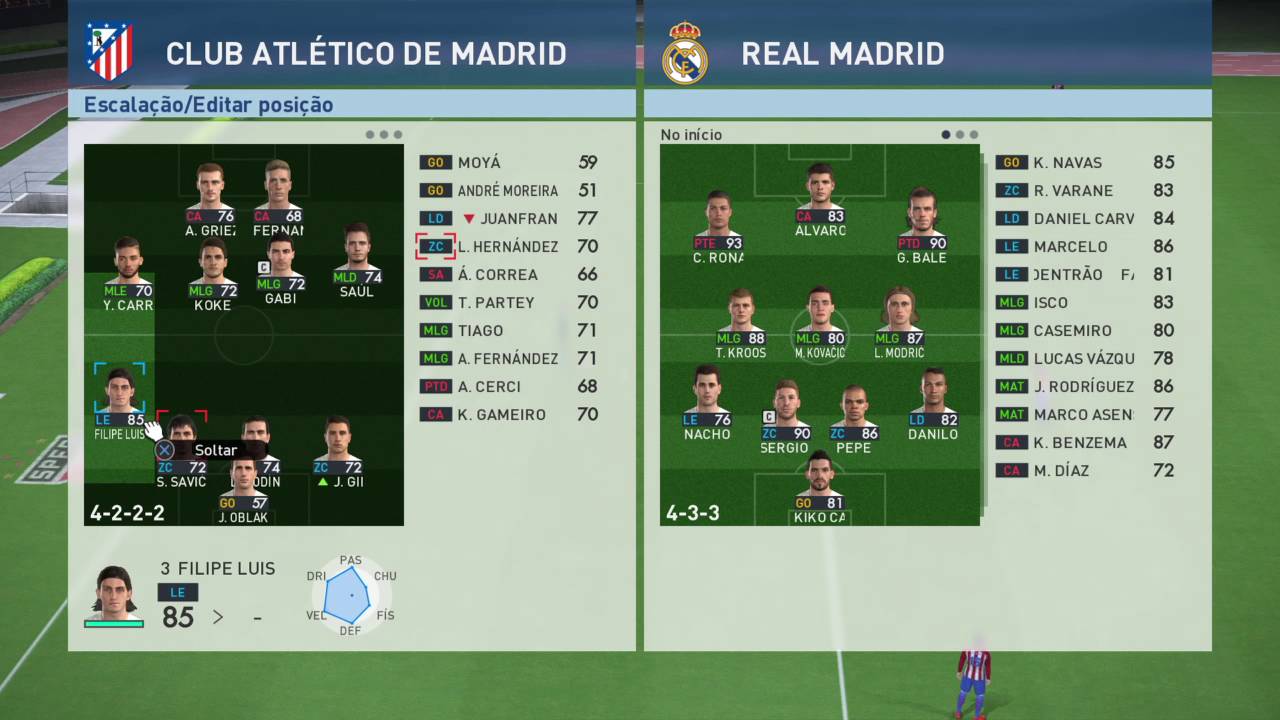The height and width of the screenshot is (720, 1280).
Task: Select Filipe Luis on the pitch
Action: click(119, 395)
